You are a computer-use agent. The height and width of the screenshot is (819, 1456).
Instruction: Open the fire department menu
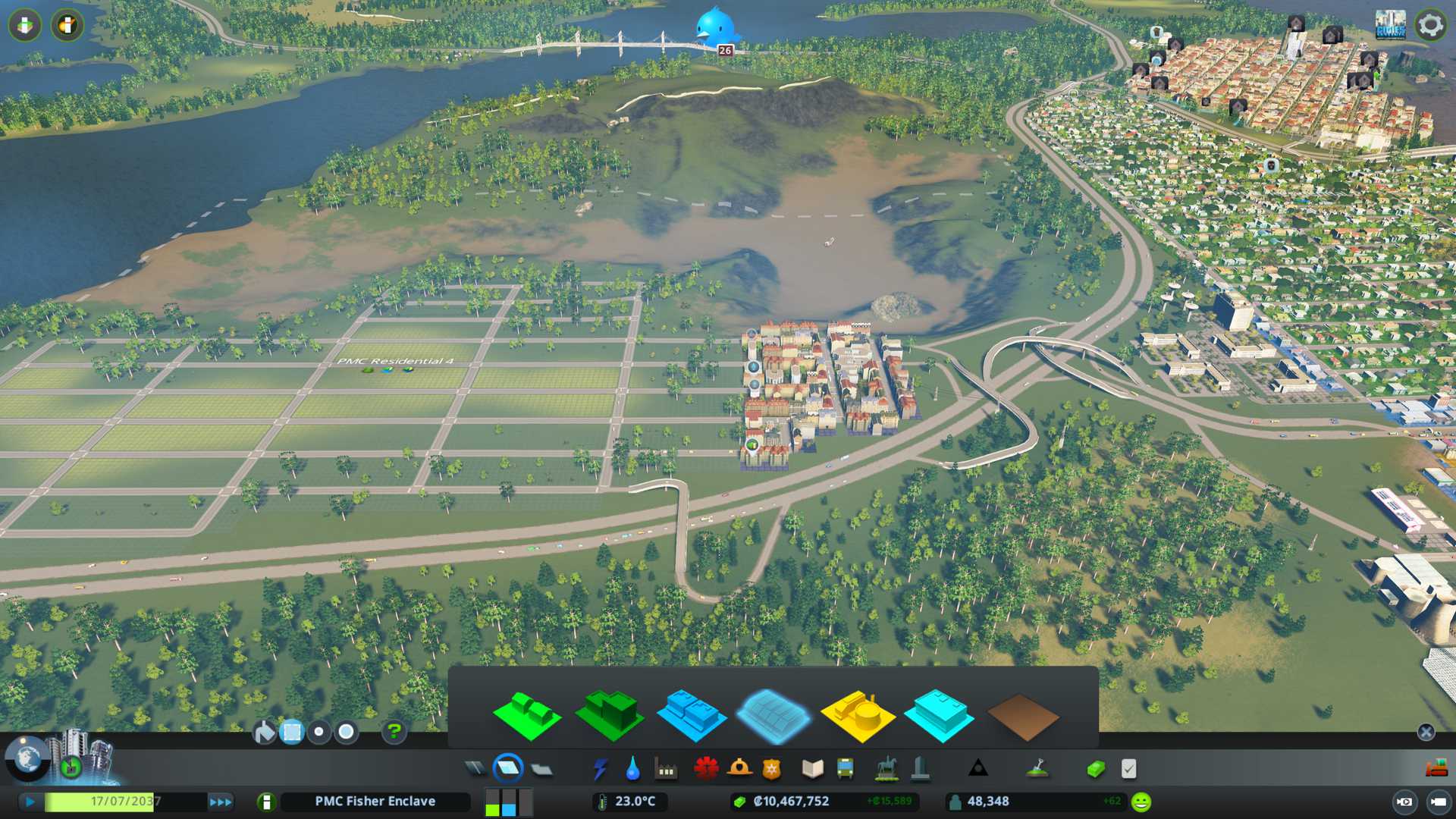coord(739,769)
